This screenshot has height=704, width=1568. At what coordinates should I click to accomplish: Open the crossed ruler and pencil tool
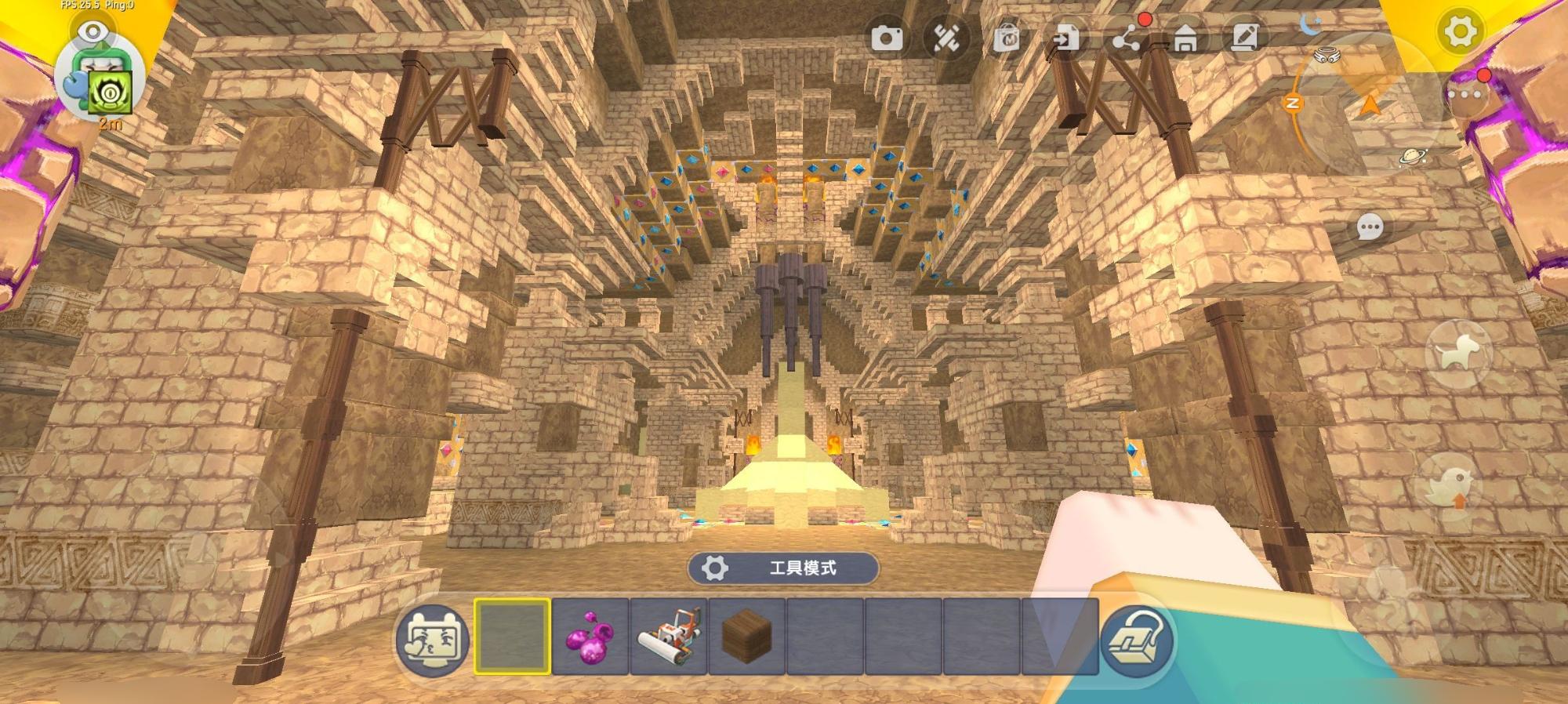[946, 38]
